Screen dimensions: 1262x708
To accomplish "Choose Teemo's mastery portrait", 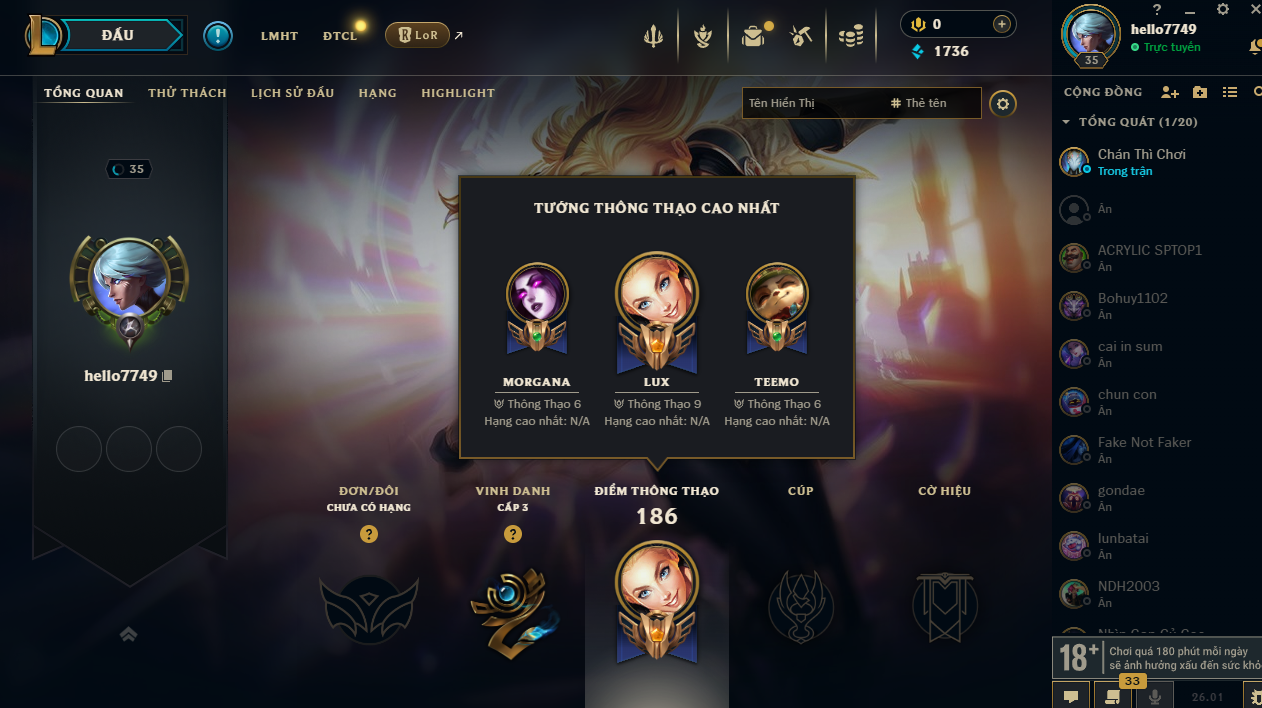I will point(777,294).
